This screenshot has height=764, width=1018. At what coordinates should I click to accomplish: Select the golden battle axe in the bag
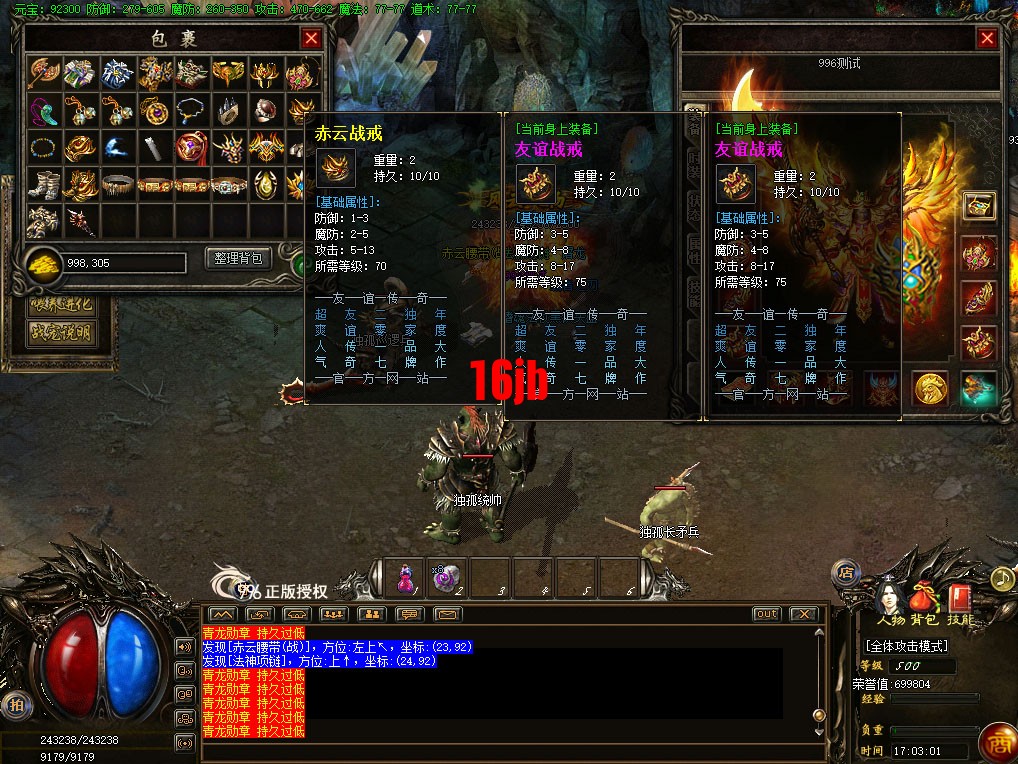tap(44, 74)
